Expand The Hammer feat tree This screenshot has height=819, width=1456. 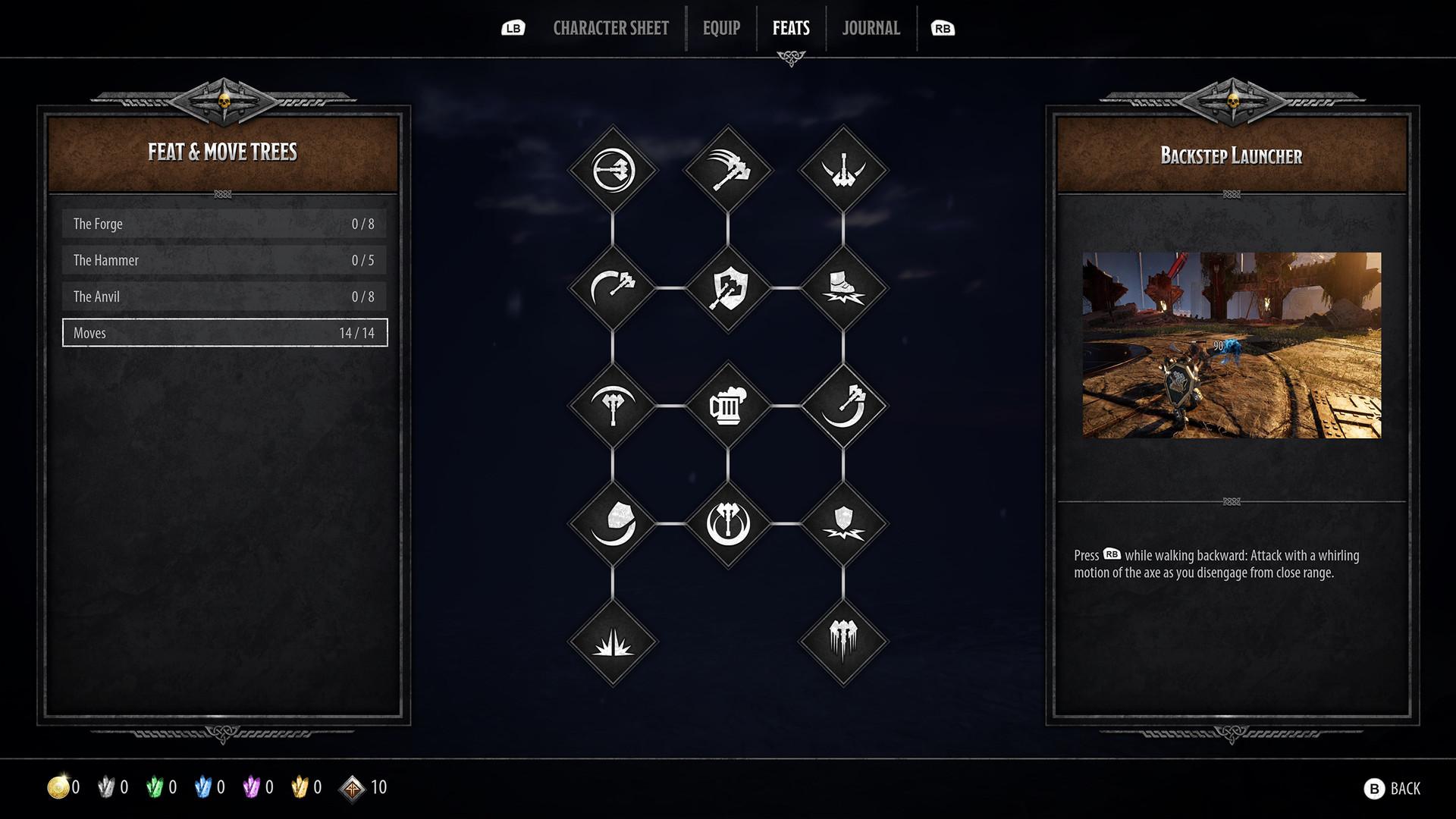[224, 260]
